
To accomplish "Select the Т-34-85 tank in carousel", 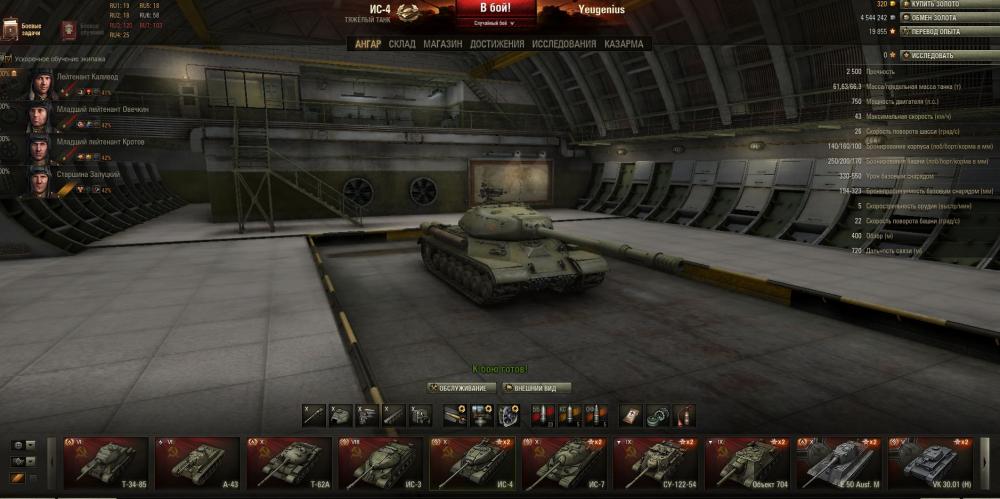I will coord(101,461).
